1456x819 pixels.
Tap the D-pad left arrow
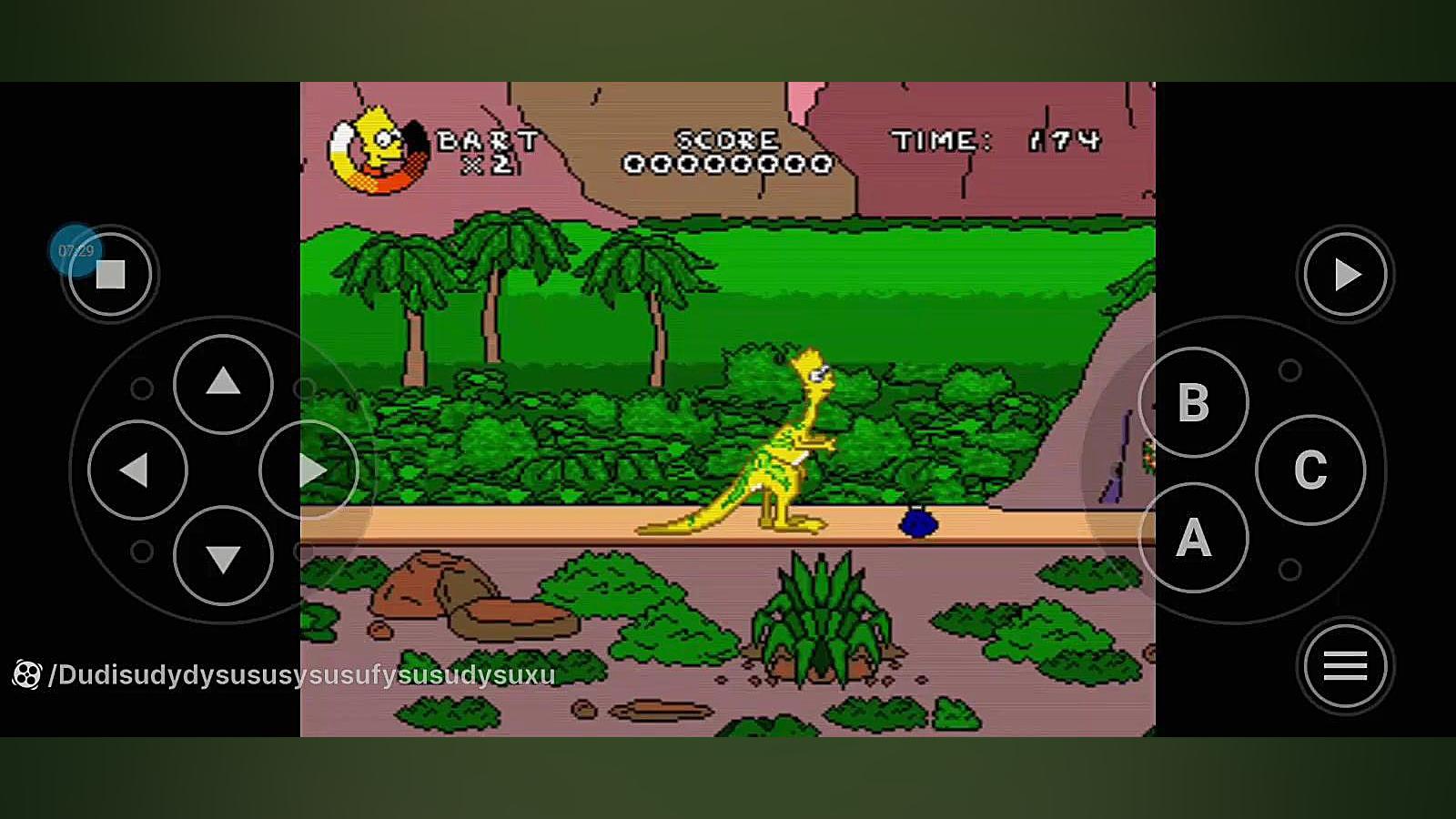[137, 470]
